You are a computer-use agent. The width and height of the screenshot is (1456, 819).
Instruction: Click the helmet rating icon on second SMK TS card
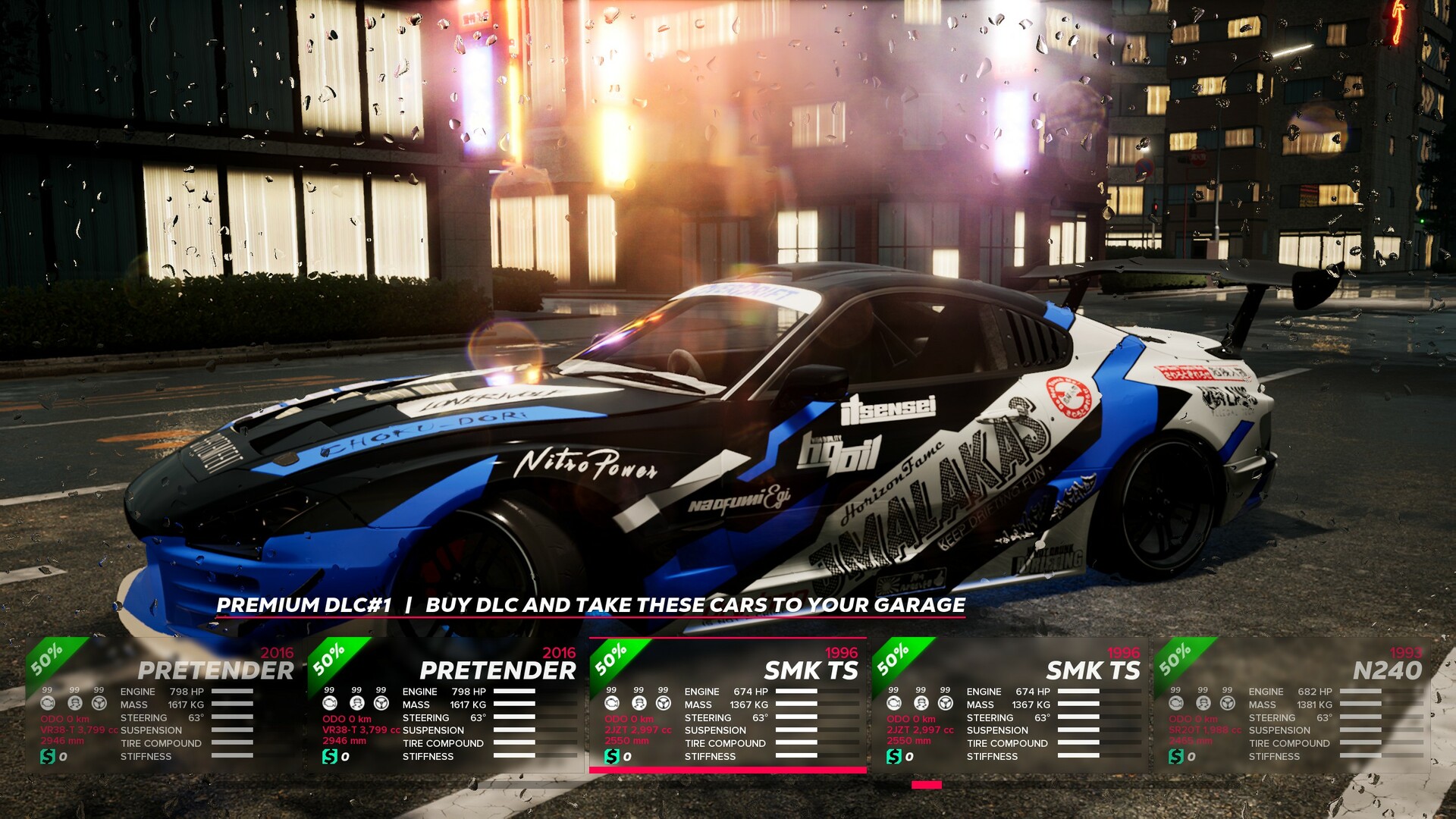921,703
